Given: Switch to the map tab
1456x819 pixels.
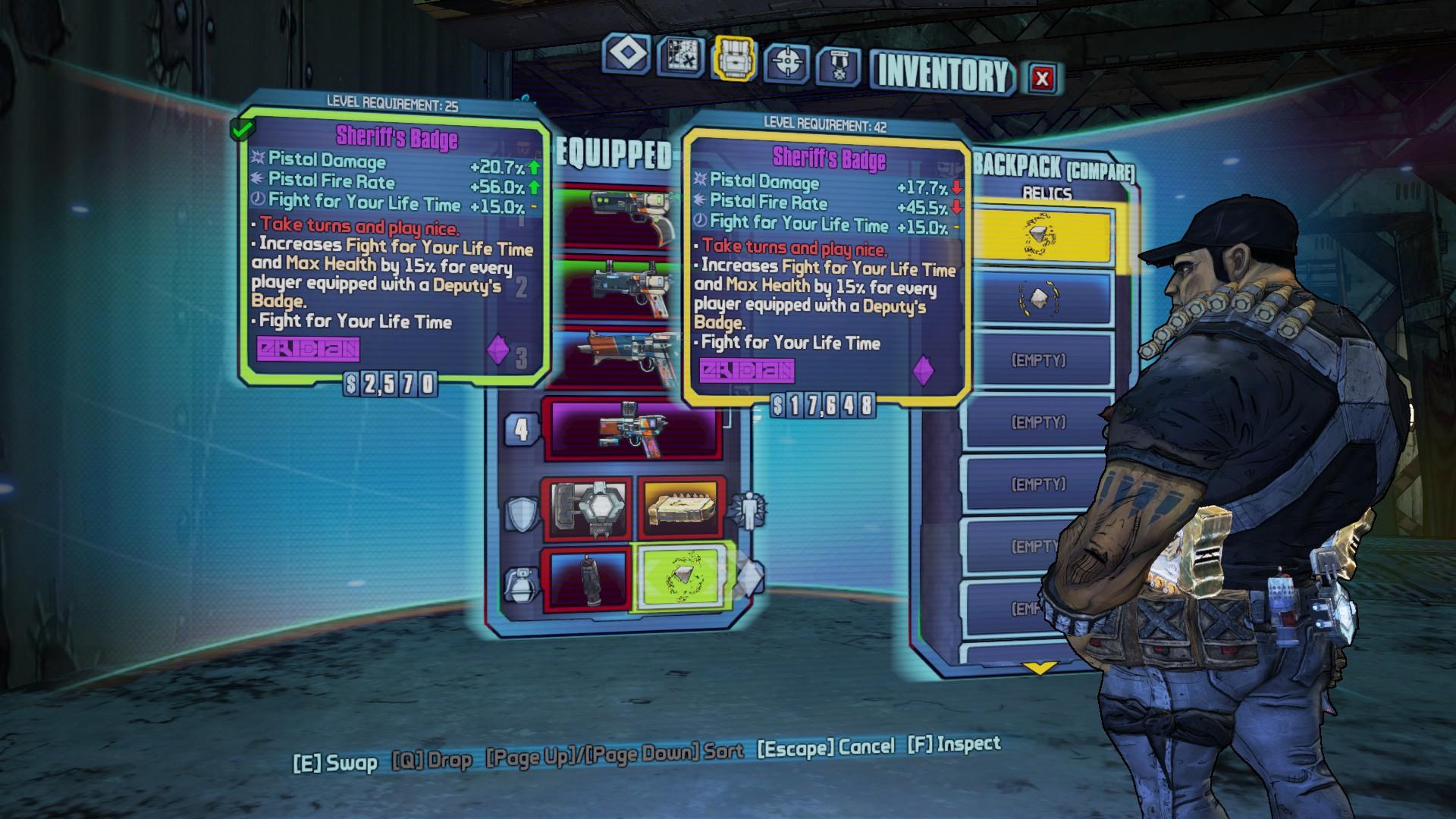Looking at the screenshot, I should point(680,56).
